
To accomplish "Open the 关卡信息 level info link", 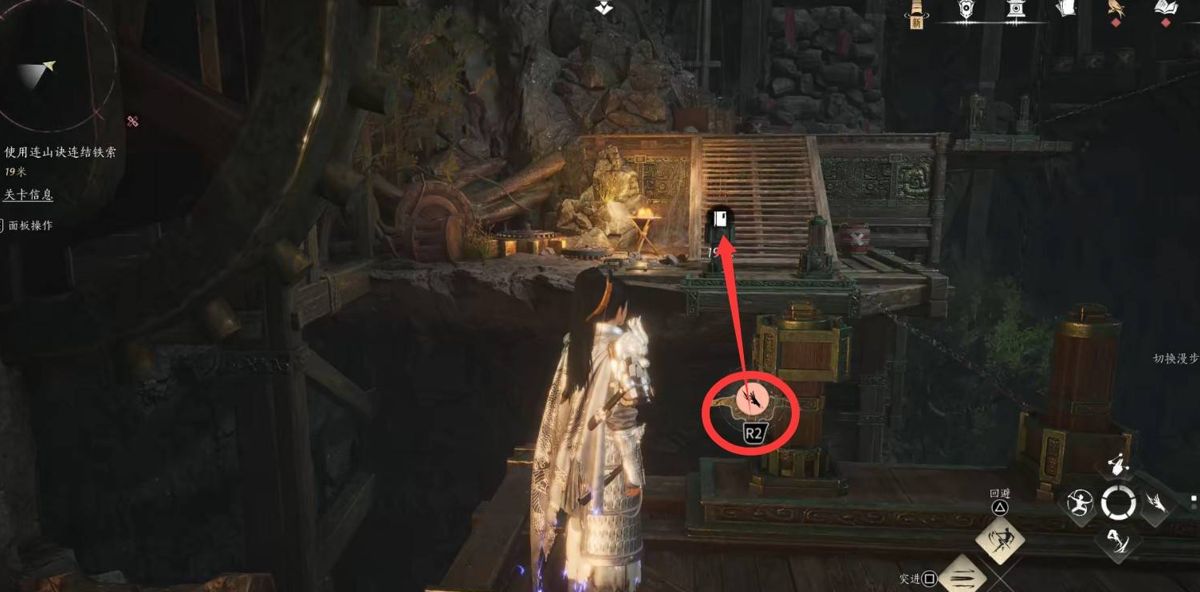I will pos(28,195).
